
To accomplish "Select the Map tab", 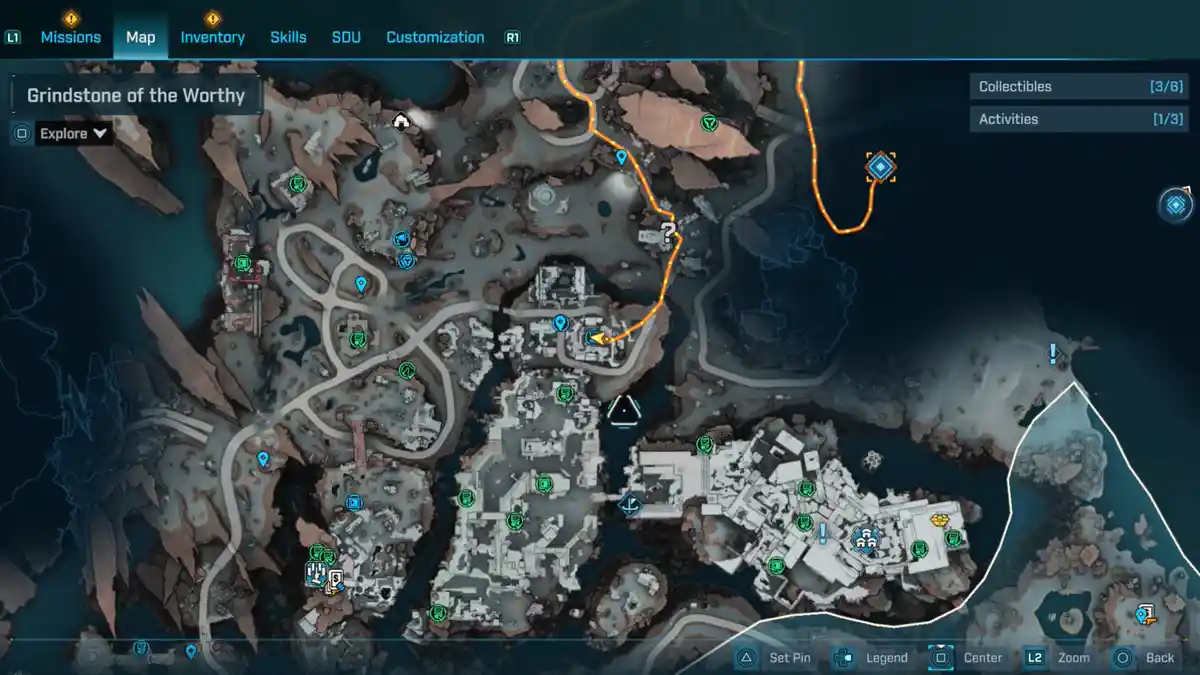I will (140, 37).
